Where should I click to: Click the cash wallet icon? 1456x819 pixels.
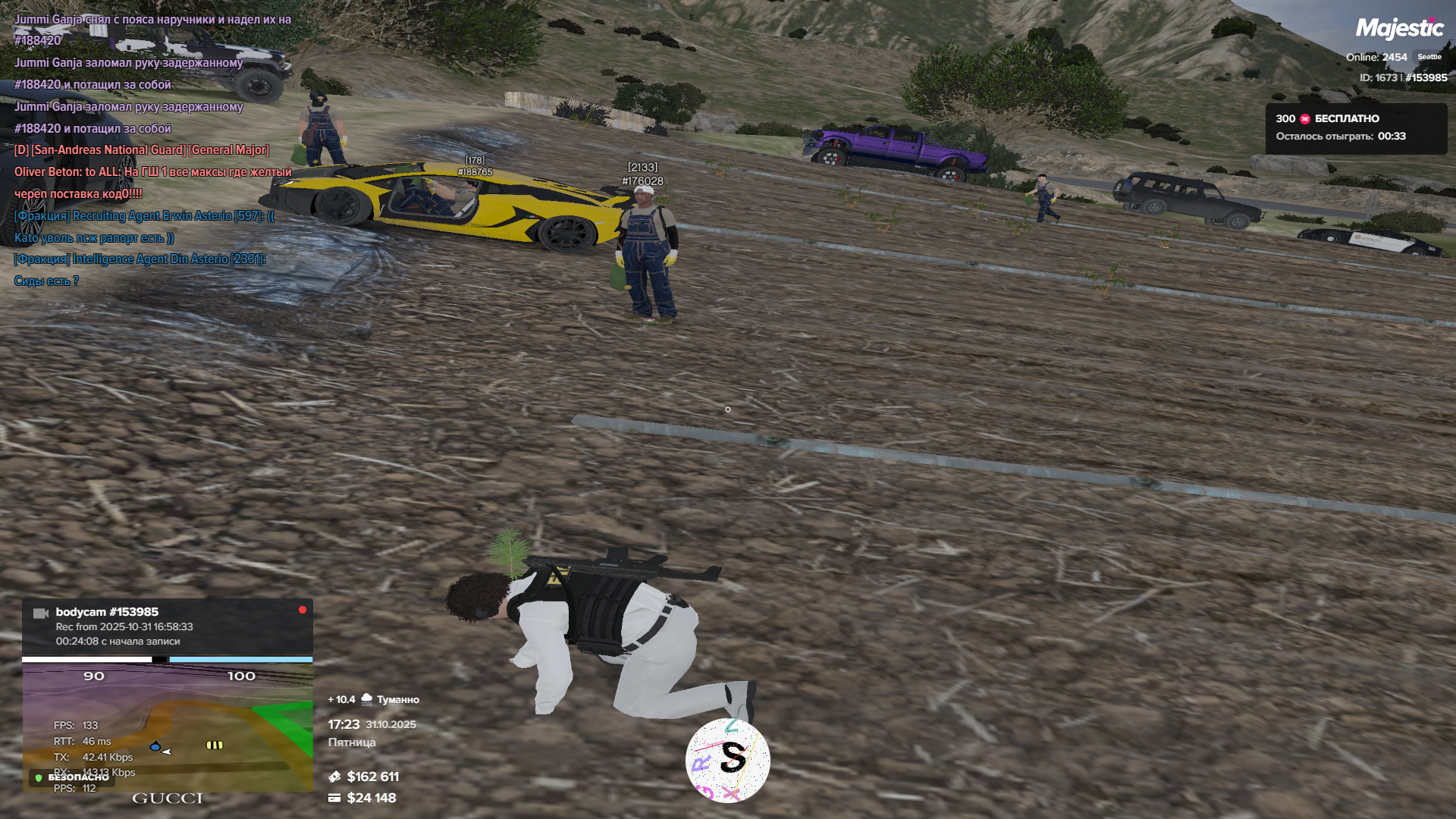pyautogui.click(x=334, y=777)
